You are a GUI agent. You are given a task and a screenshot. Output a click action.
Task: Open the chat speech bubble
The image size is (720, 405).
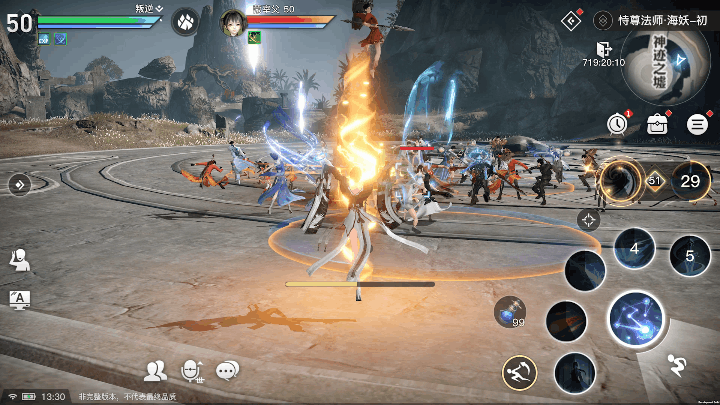click(x=228, y=371)
